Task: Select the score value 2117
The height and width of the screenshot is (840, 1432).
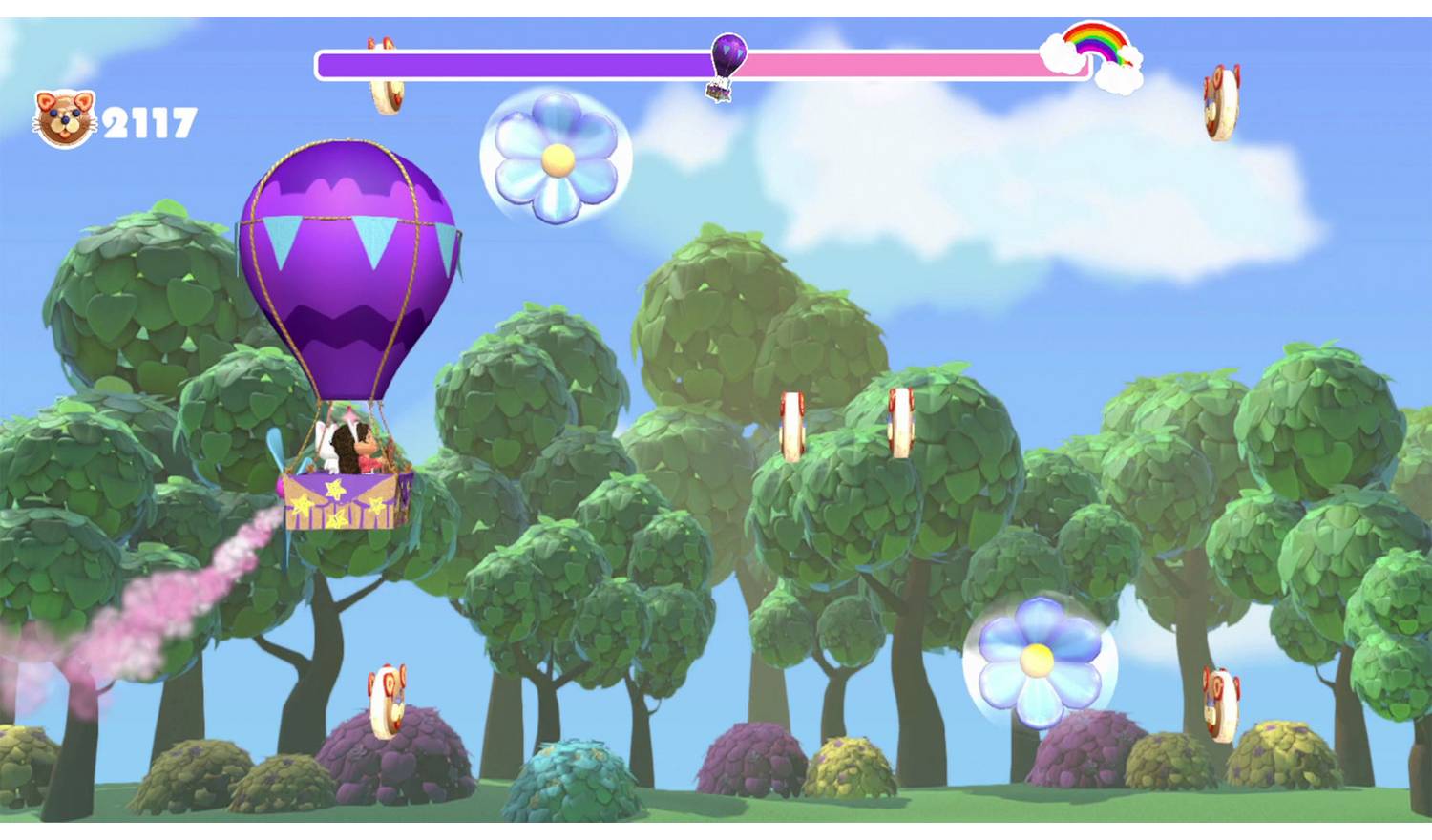Action: pos(151,120)
